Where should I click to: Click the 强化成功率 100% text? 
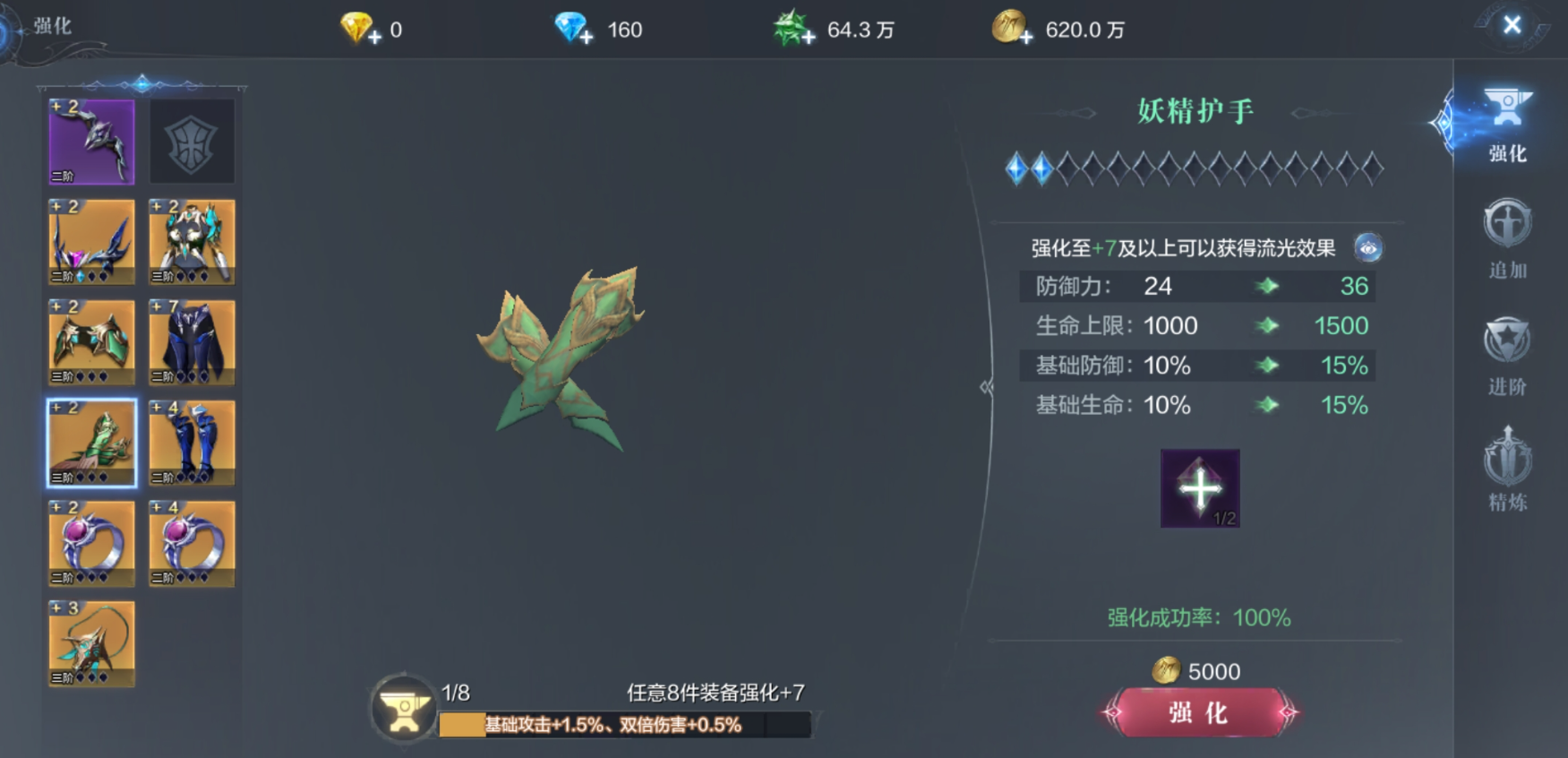(1195, 617)
